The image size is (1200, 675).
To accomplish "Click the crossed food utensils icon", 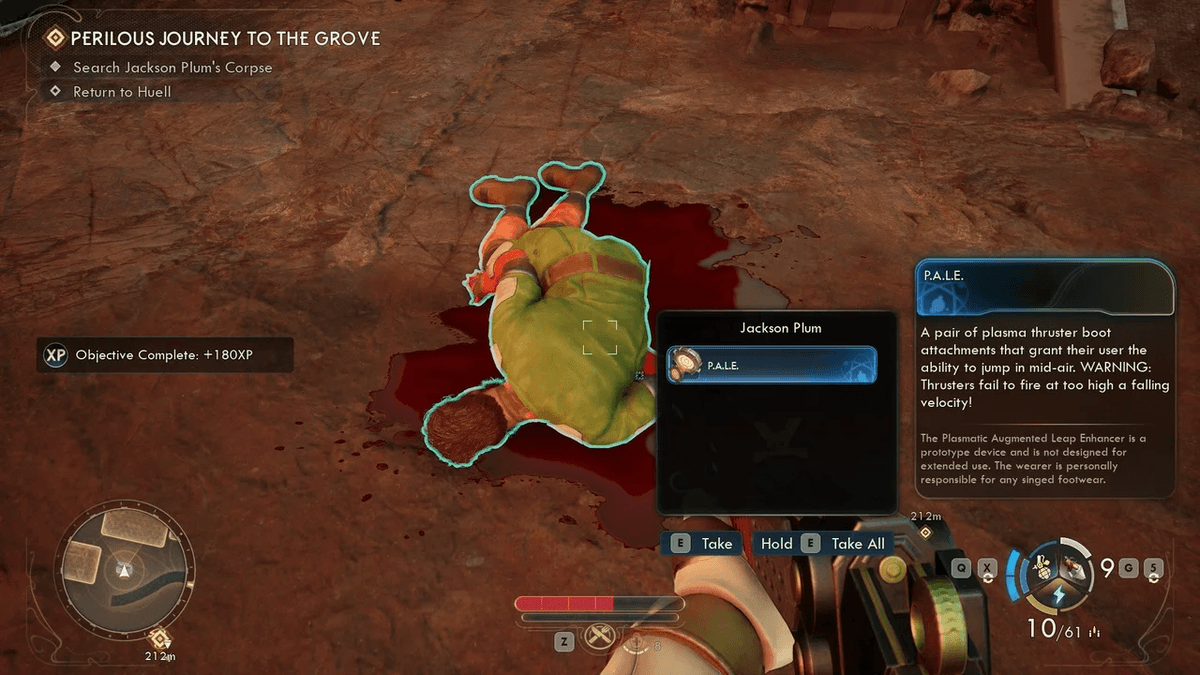I will [599, 637].
